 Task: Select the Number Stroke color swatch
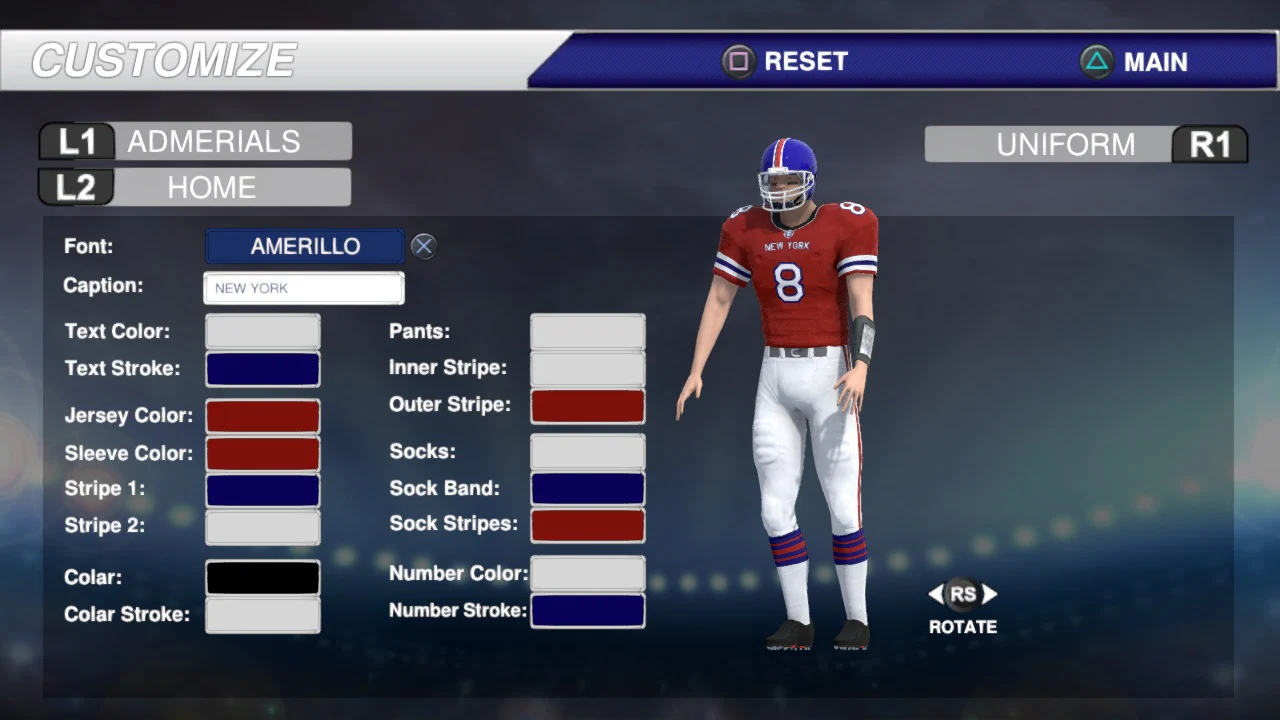point(587,610)
